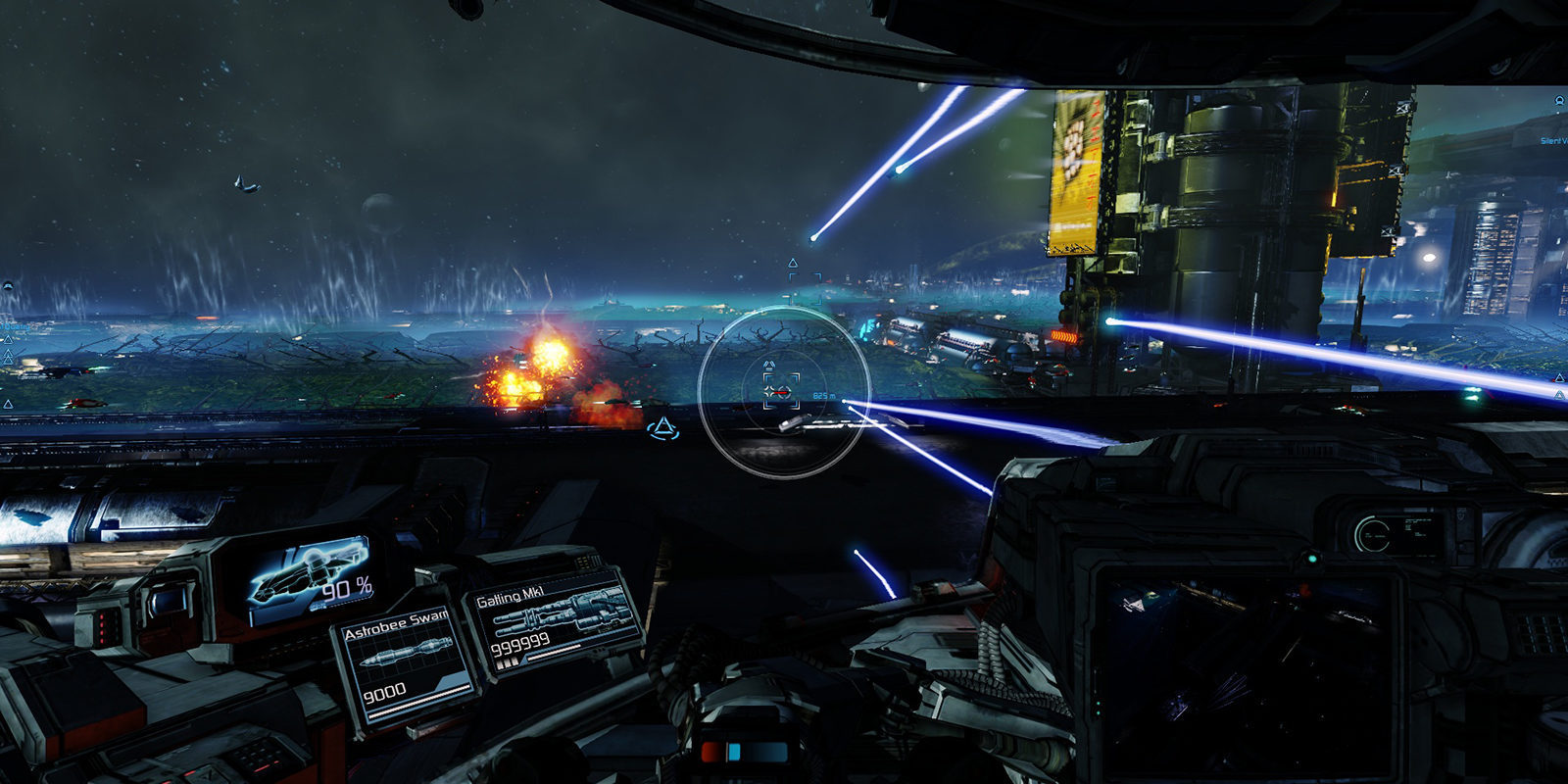
Task: Select the bracketed target in the crosshair
Action: (781, 392)
